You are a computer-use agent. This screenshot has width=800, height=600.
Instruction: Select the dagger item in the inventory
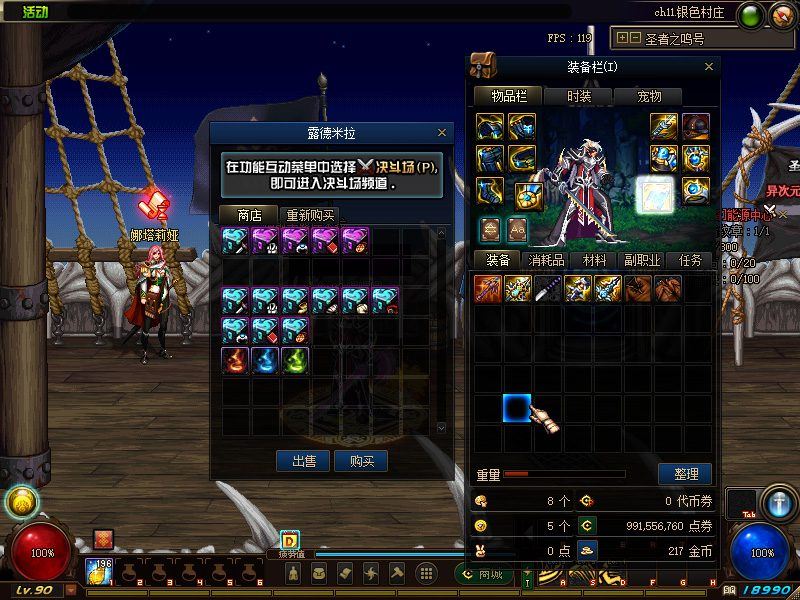pyautogui.click(x=547, y=289)
